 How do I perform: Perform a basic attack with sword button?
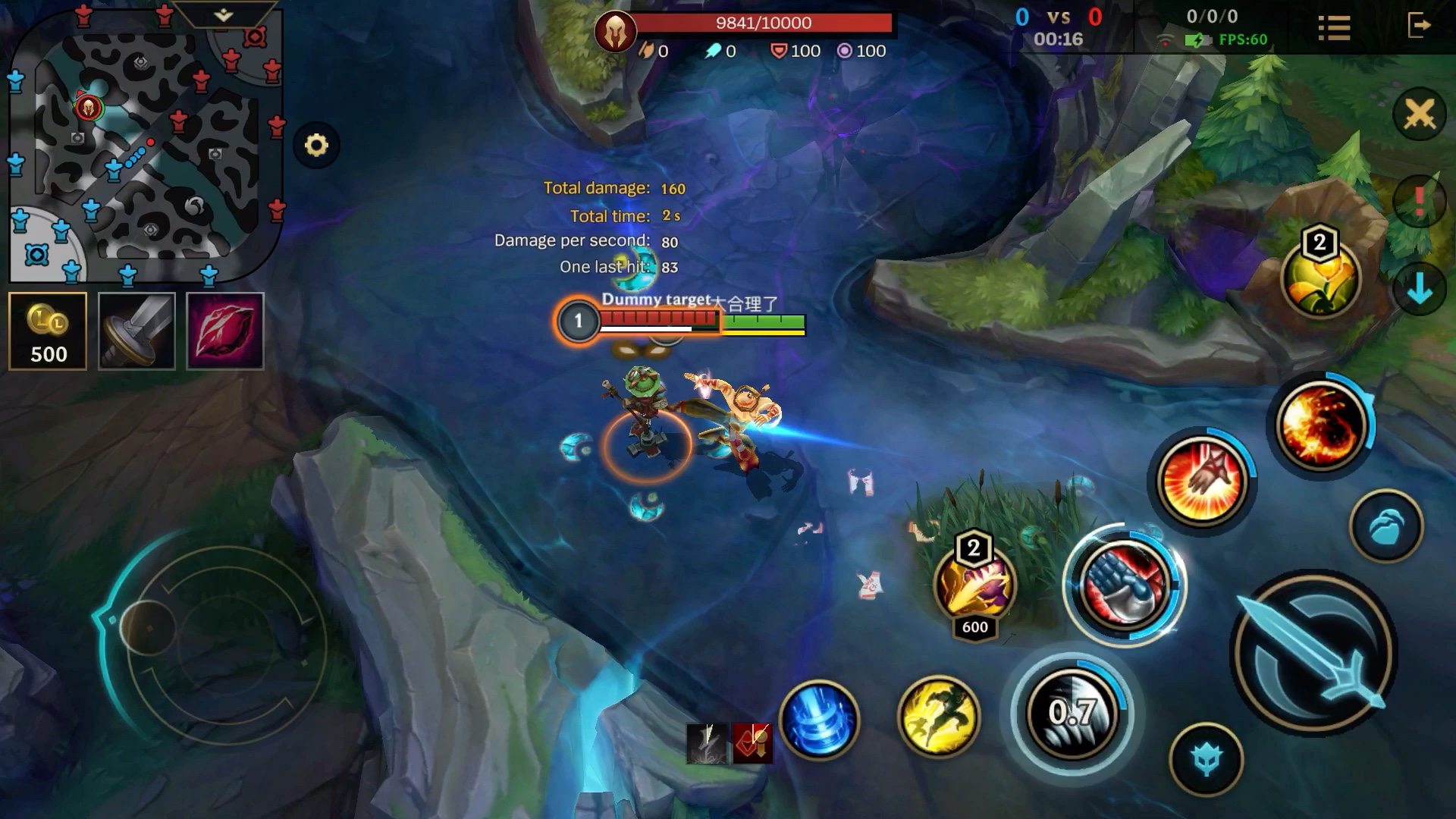(1313, 654)
